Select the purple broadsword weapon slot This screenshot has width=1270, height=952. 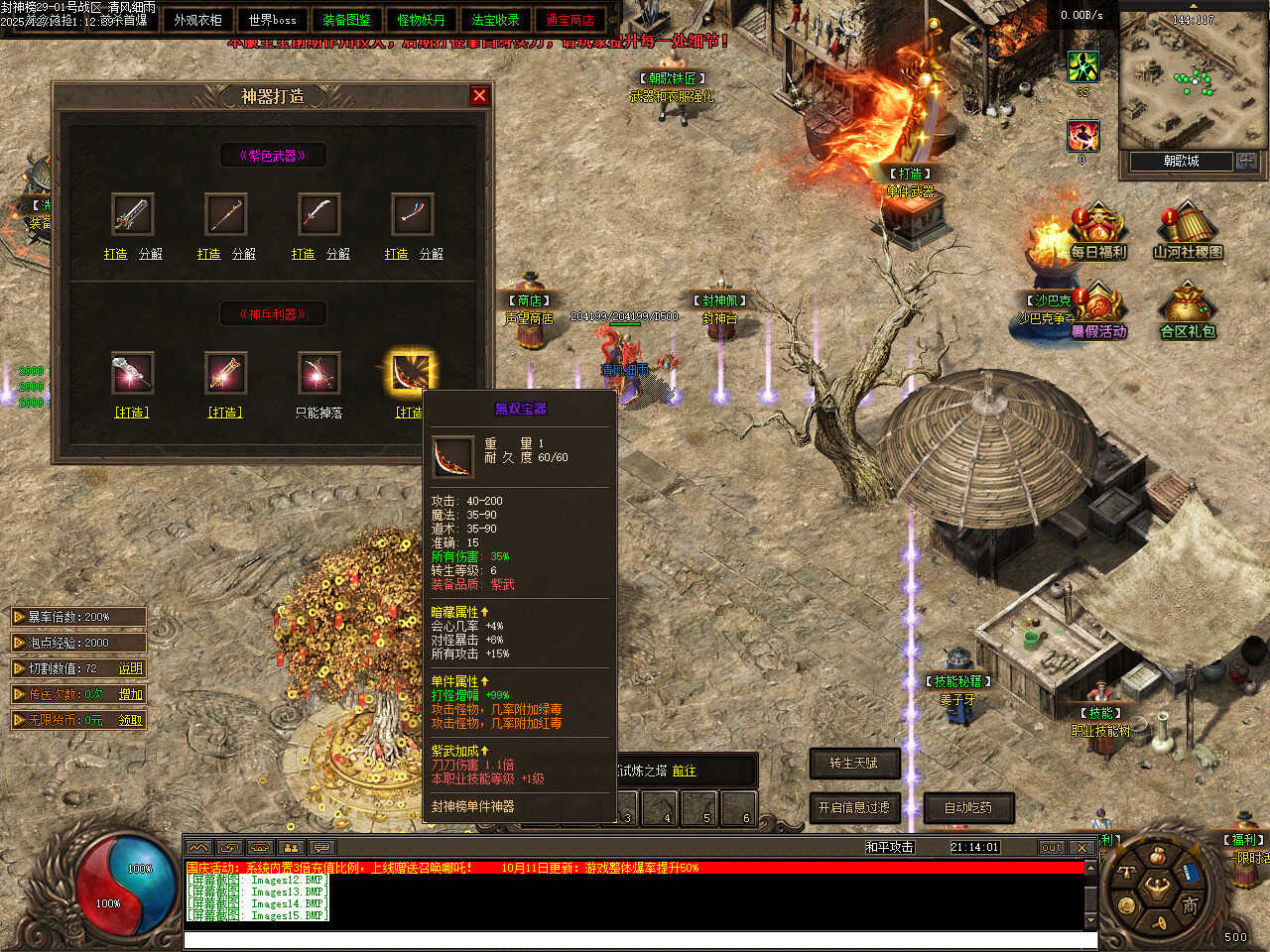(132, 214)
